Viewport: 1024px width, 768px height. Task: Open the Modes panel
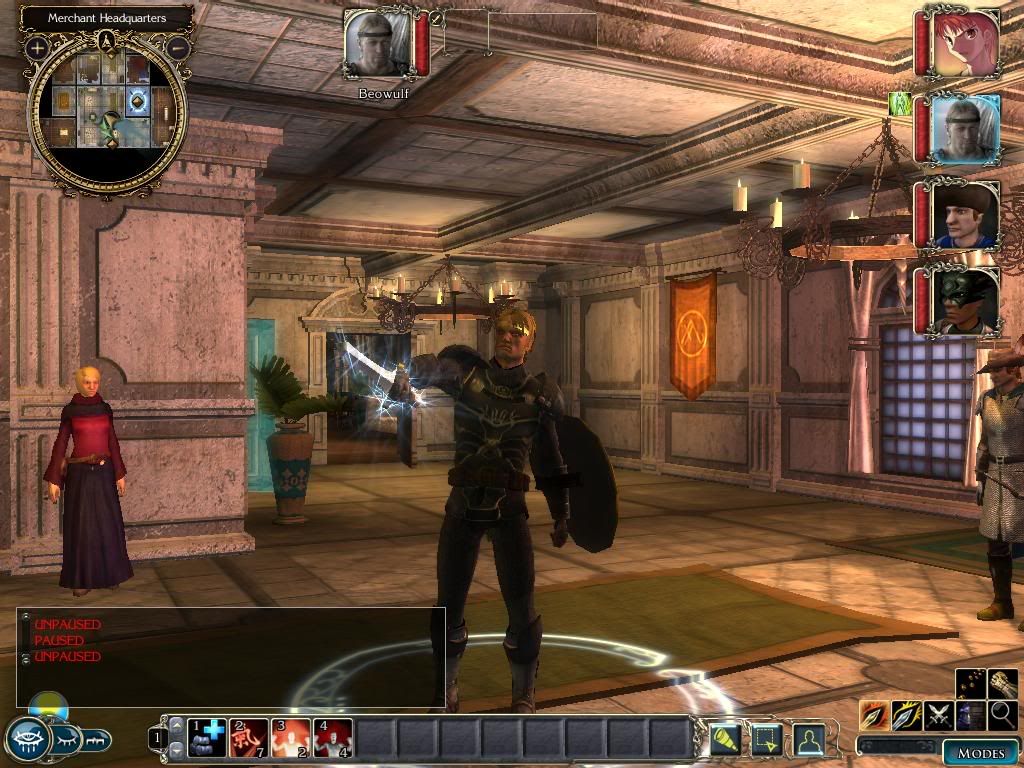[980, 753]
